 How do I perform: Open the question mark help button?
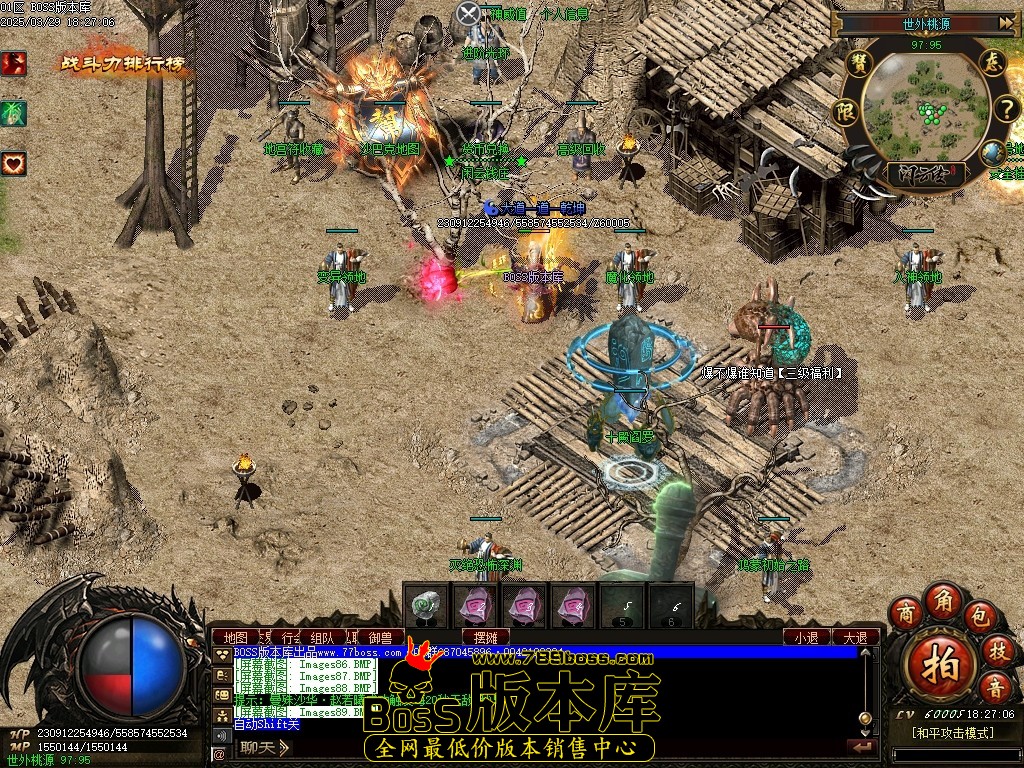pyautogui.click(x=1004, y=108)
